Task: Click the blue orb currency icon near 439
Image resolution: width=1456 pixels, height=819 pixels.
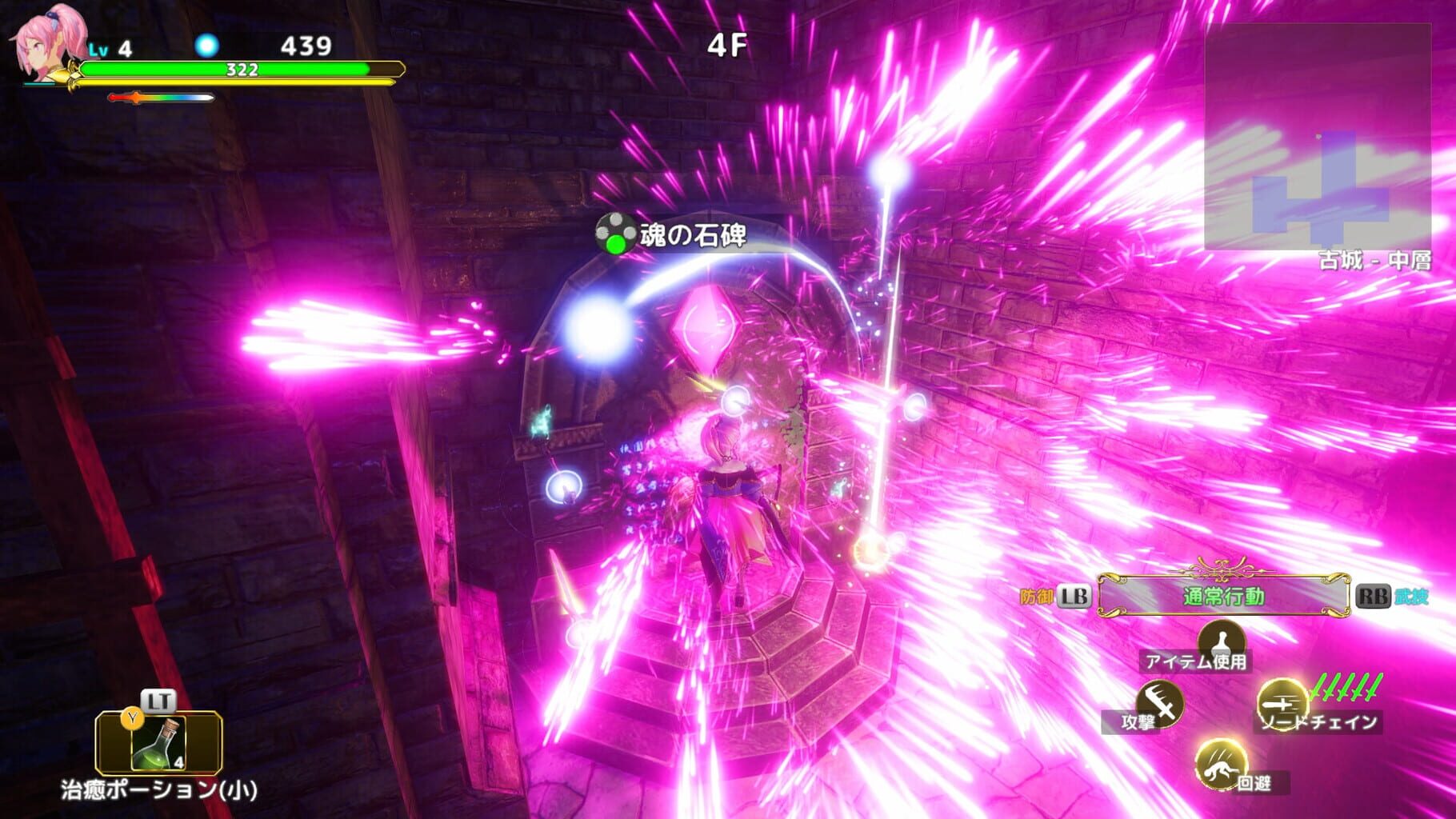Action: coord(208,46)
